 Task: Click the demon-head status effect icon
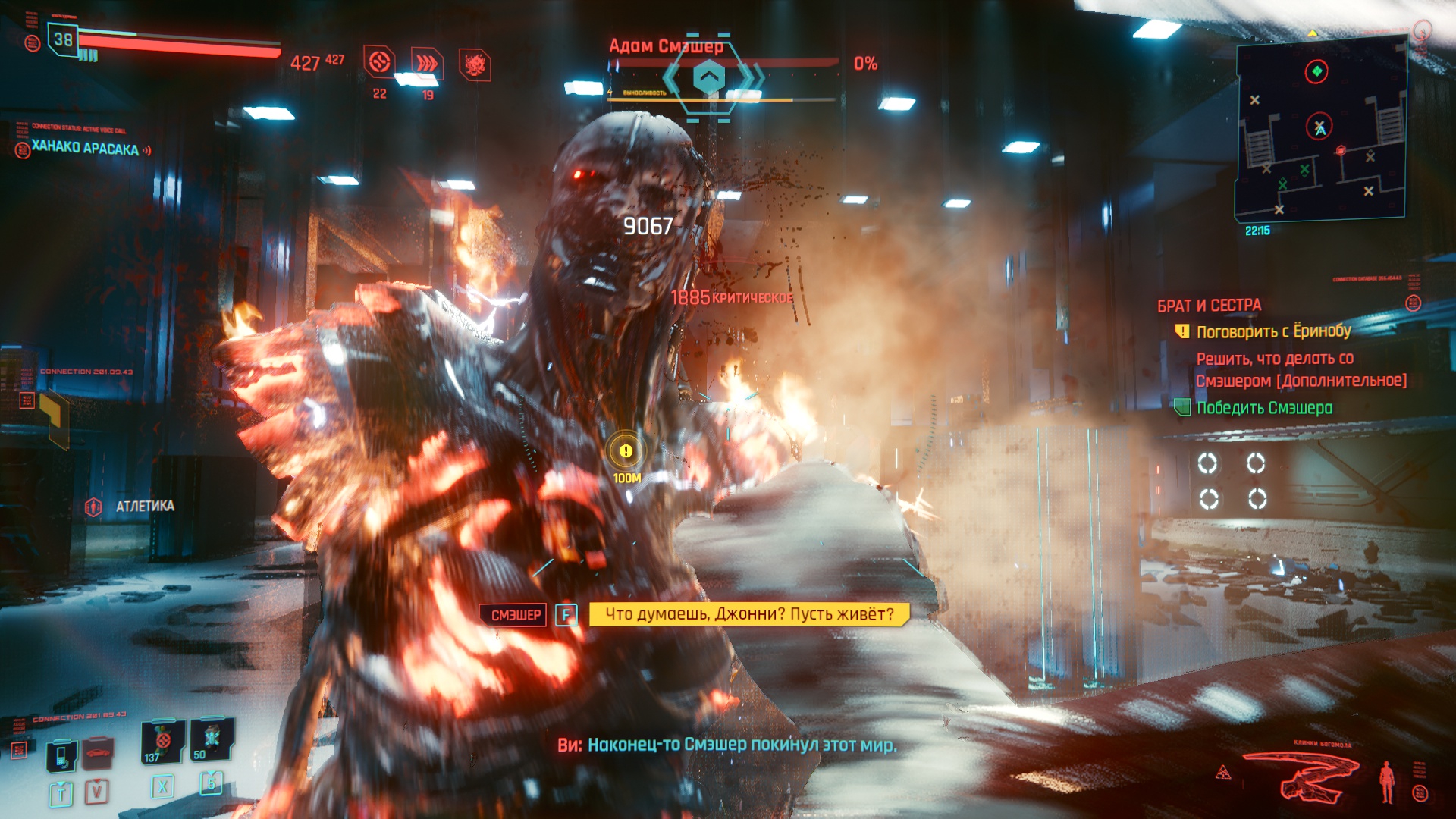click(x=475, y=65)
